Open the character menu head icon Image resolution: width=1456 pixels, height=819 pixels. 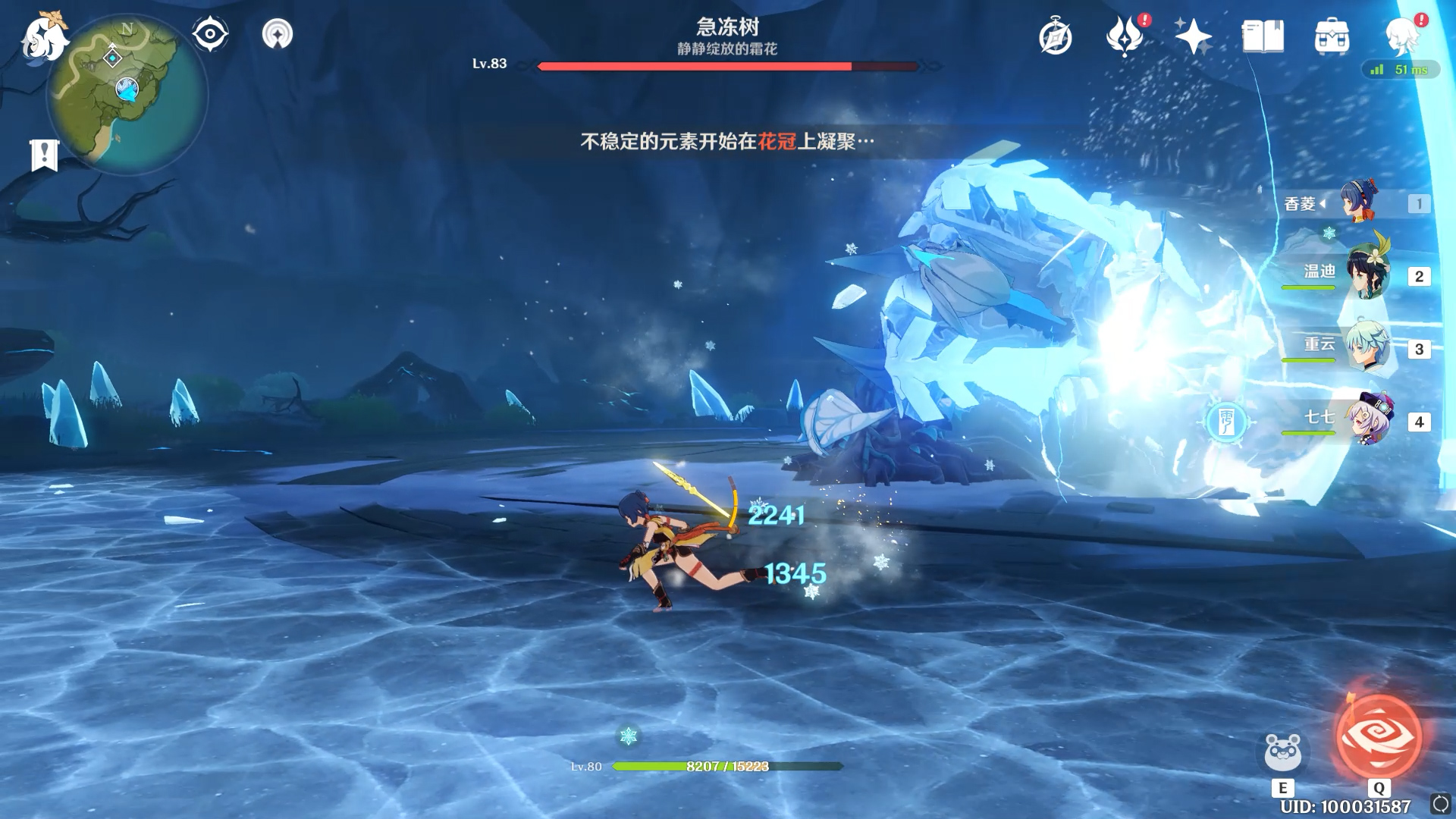tap(1403, 36)
